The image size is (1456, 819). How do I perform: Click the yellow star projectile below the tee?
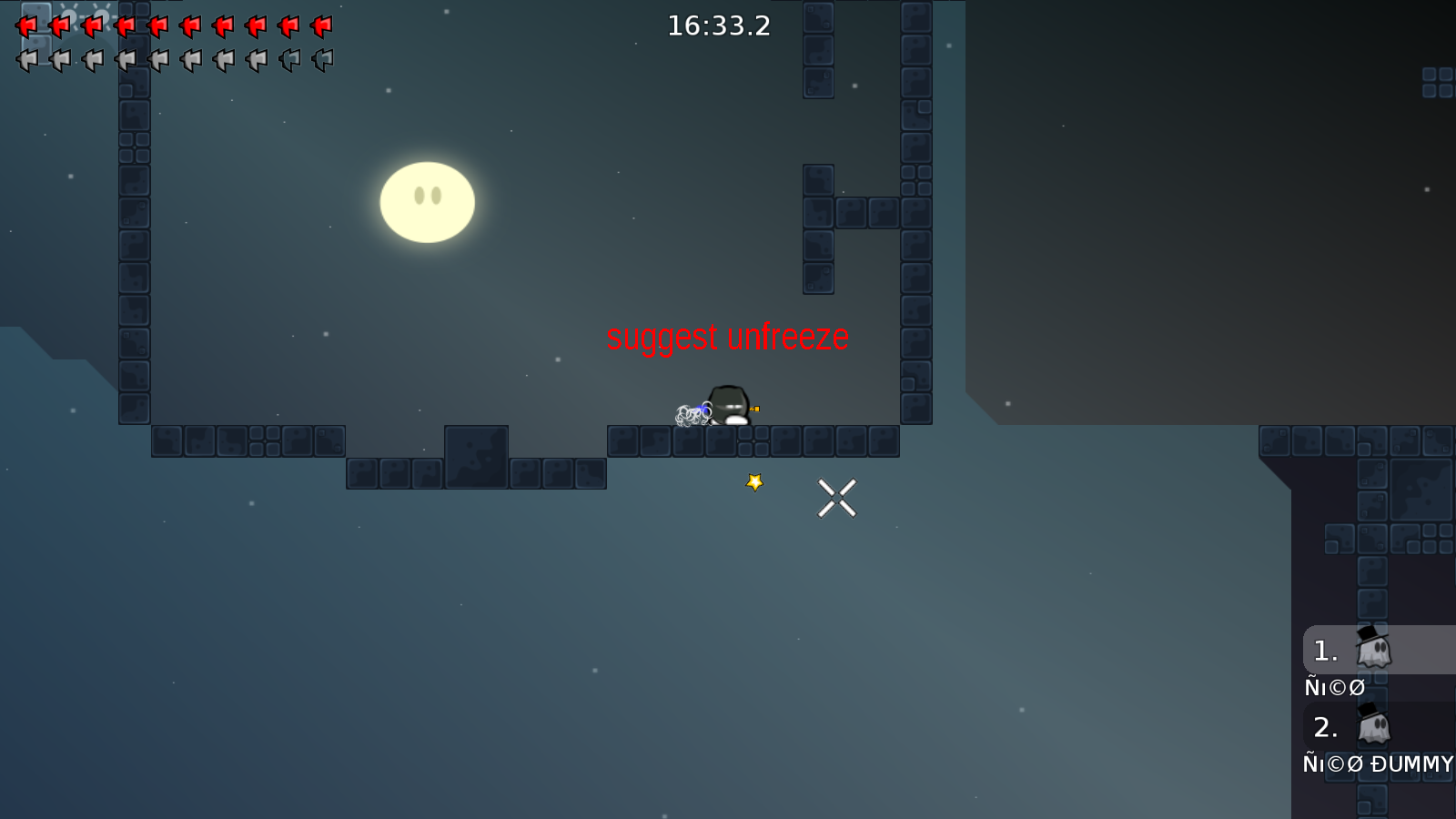pyautogui.click(x=753, y=481)
